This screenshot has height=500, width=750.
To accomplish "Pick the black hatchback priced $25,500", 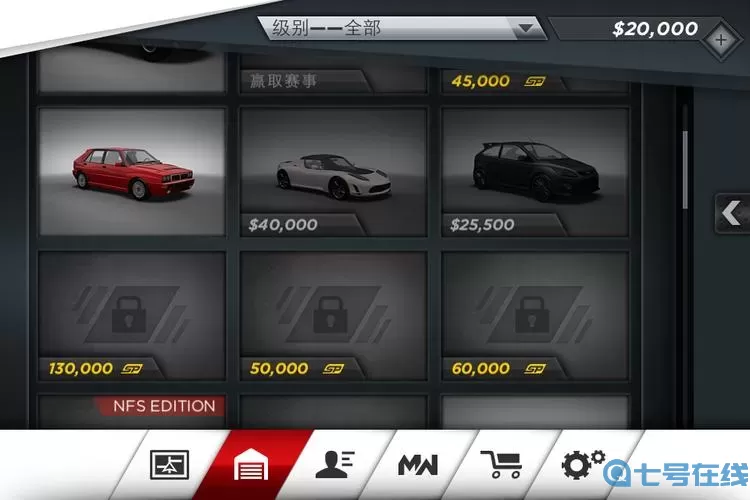I will (x=535, y=172).
